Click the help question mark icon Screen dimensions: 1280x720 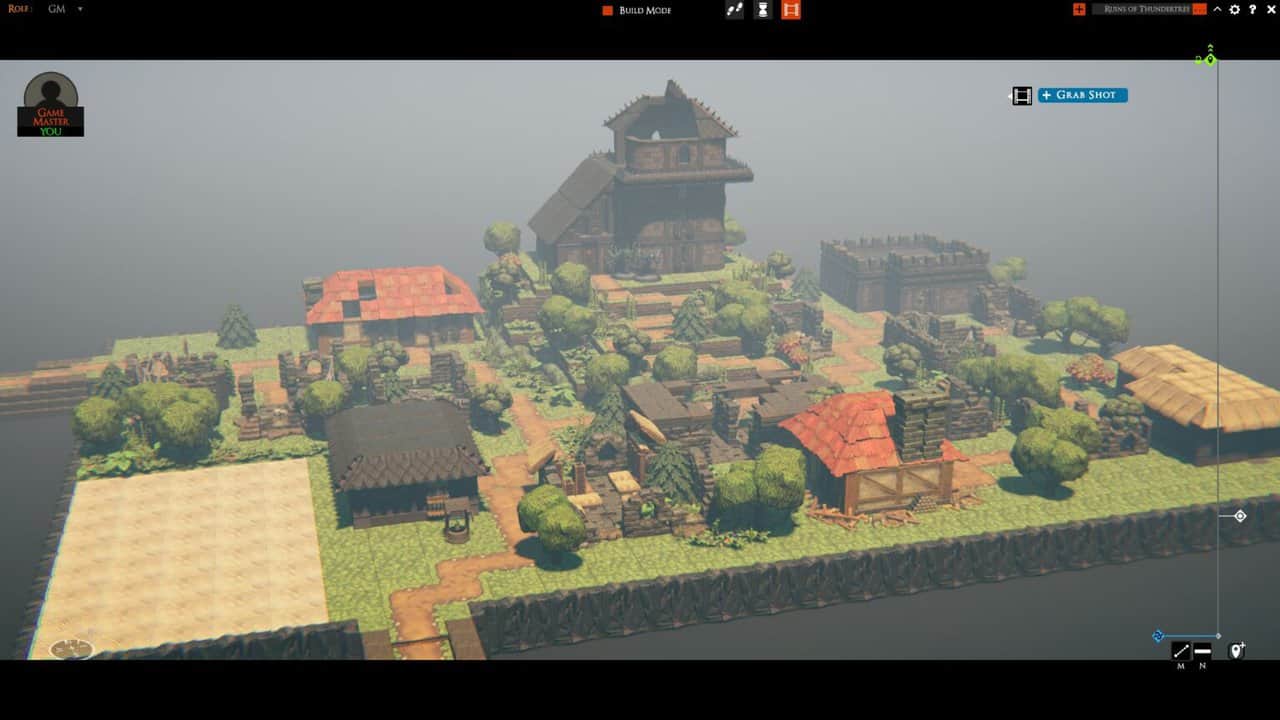(1253, 9)
